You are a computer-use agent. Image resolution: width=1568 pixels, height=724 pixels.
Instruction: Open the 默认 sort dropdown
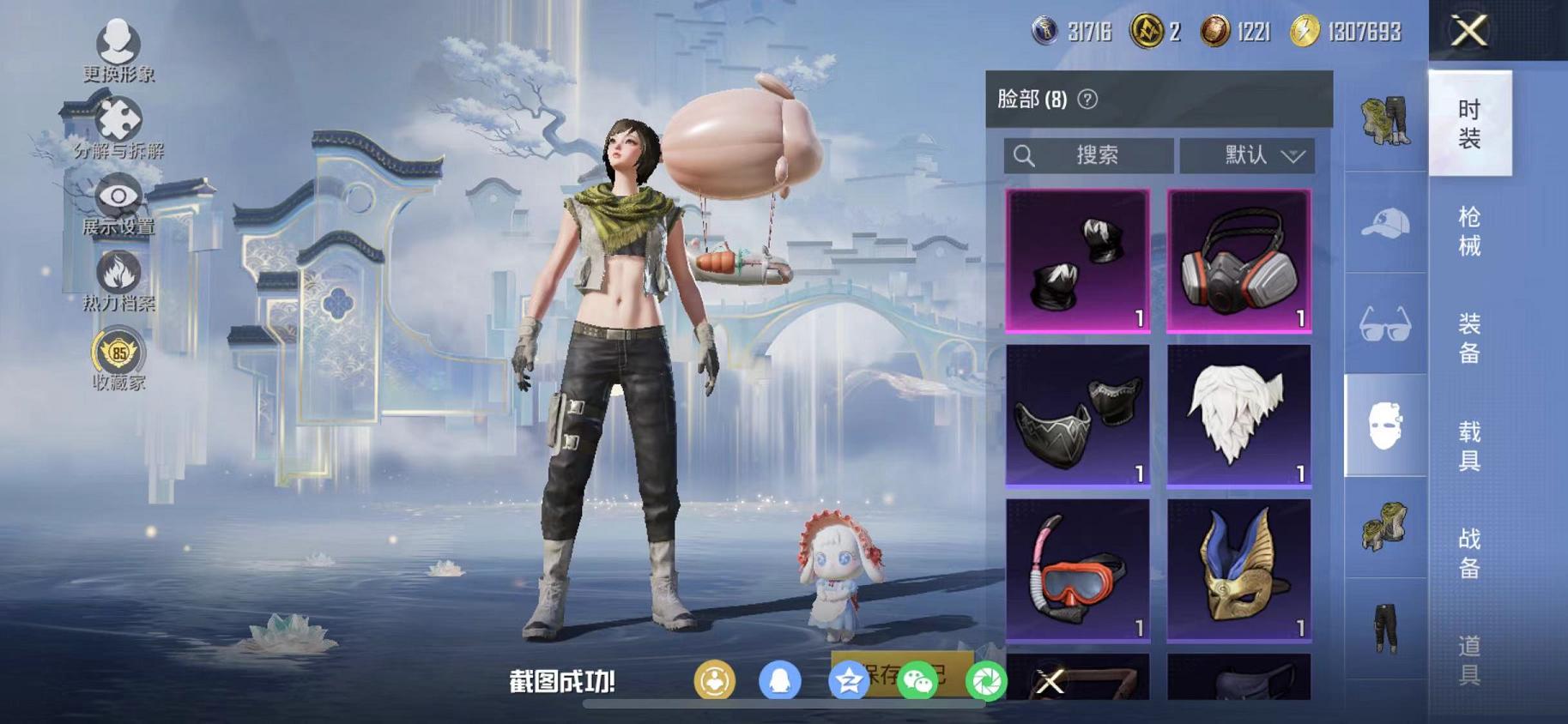click(x=1247, y=155)
